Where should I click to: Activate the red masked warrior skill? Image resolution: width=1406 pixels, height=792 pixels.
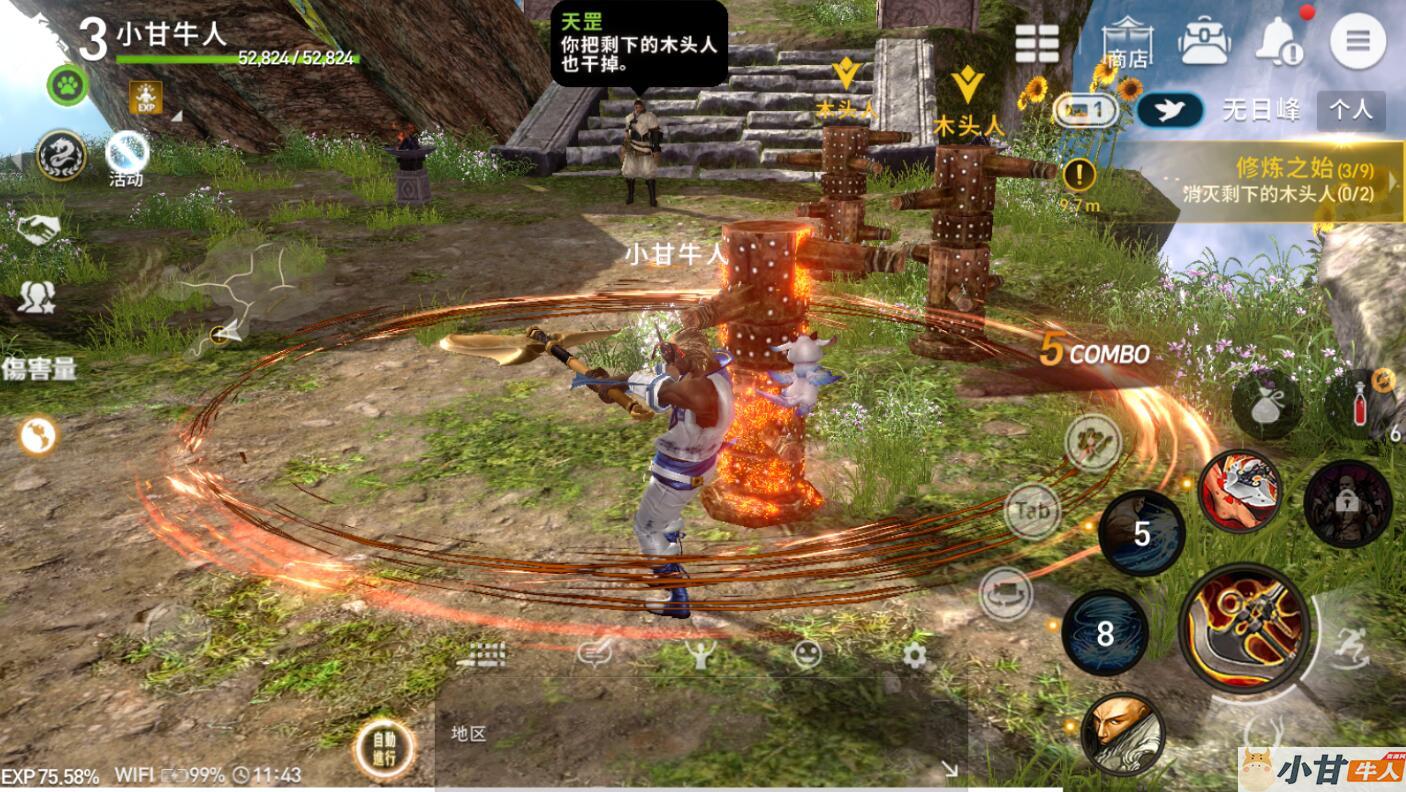(1240, 490)
